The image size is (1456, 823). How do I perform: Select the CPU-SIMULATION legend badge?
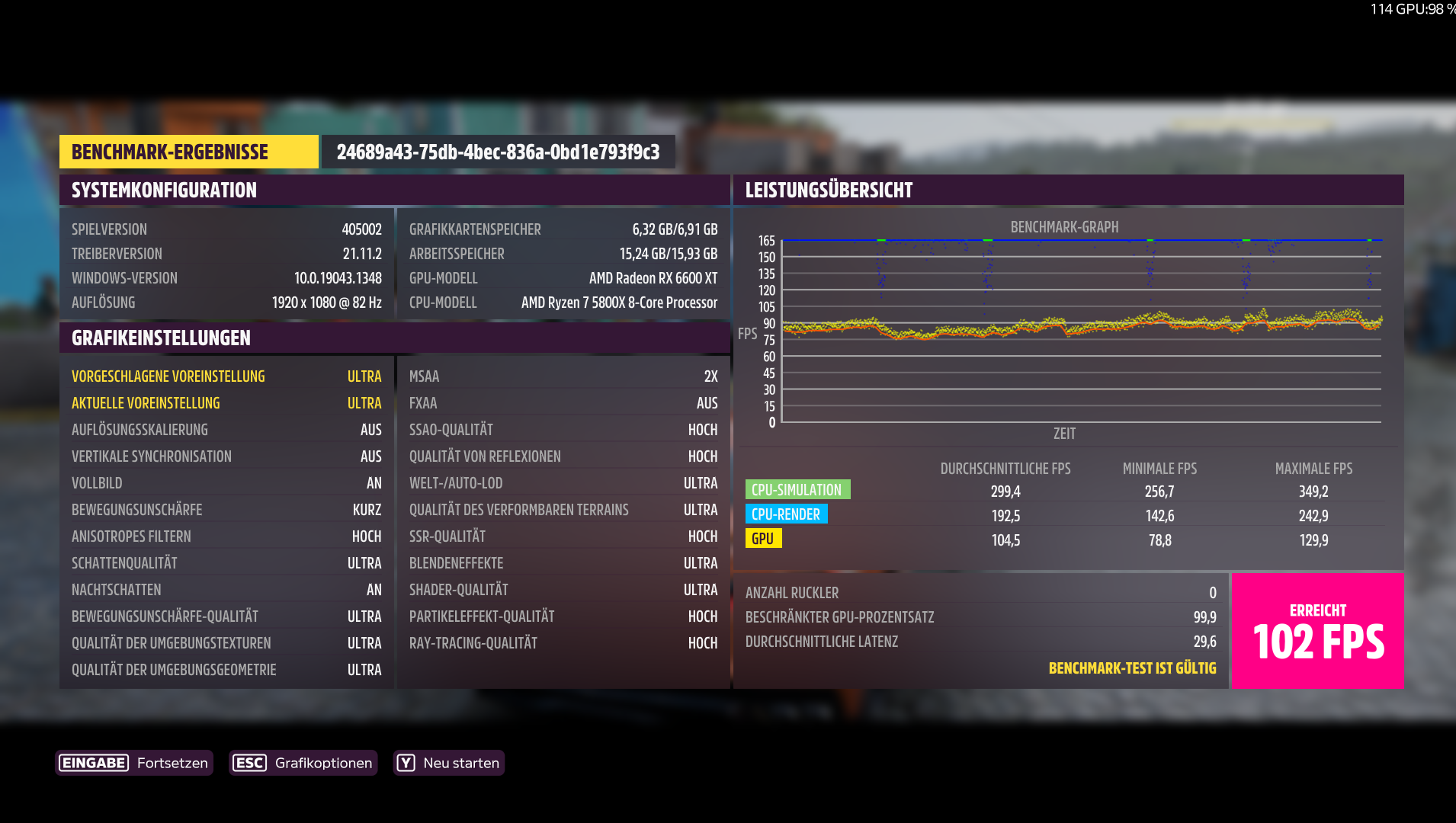[797, 488]
